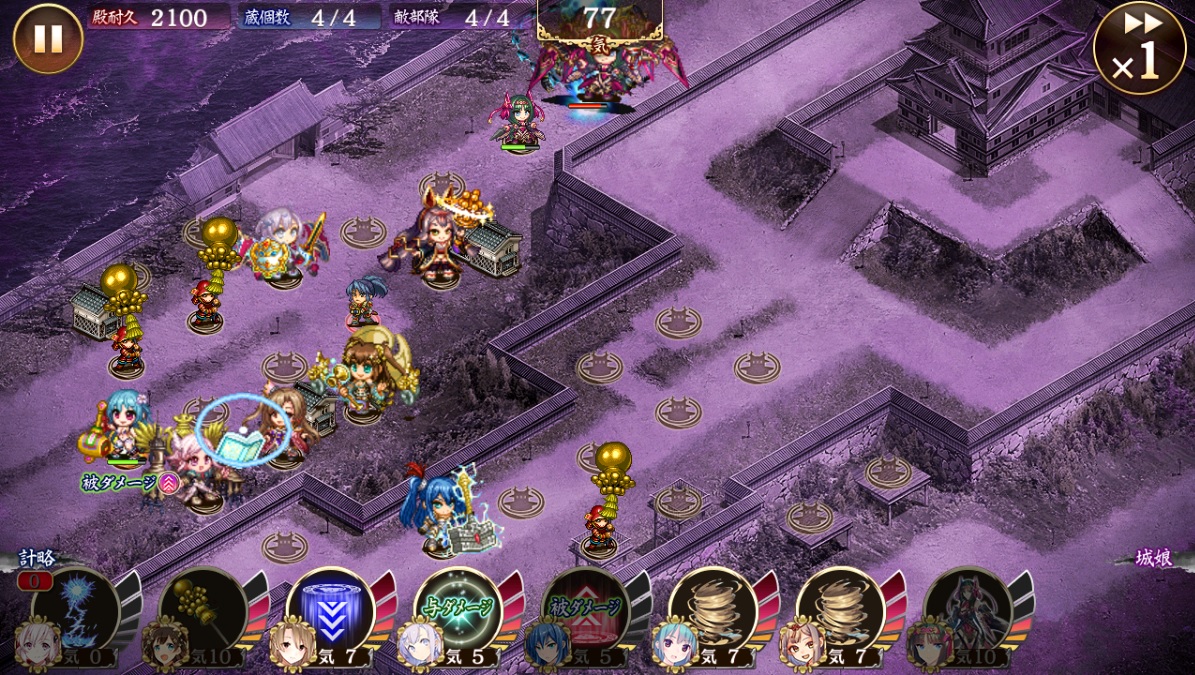Toggle the ×1 game speed button
Viewport: 1195px width, 675px height.
coord(1139,48)
